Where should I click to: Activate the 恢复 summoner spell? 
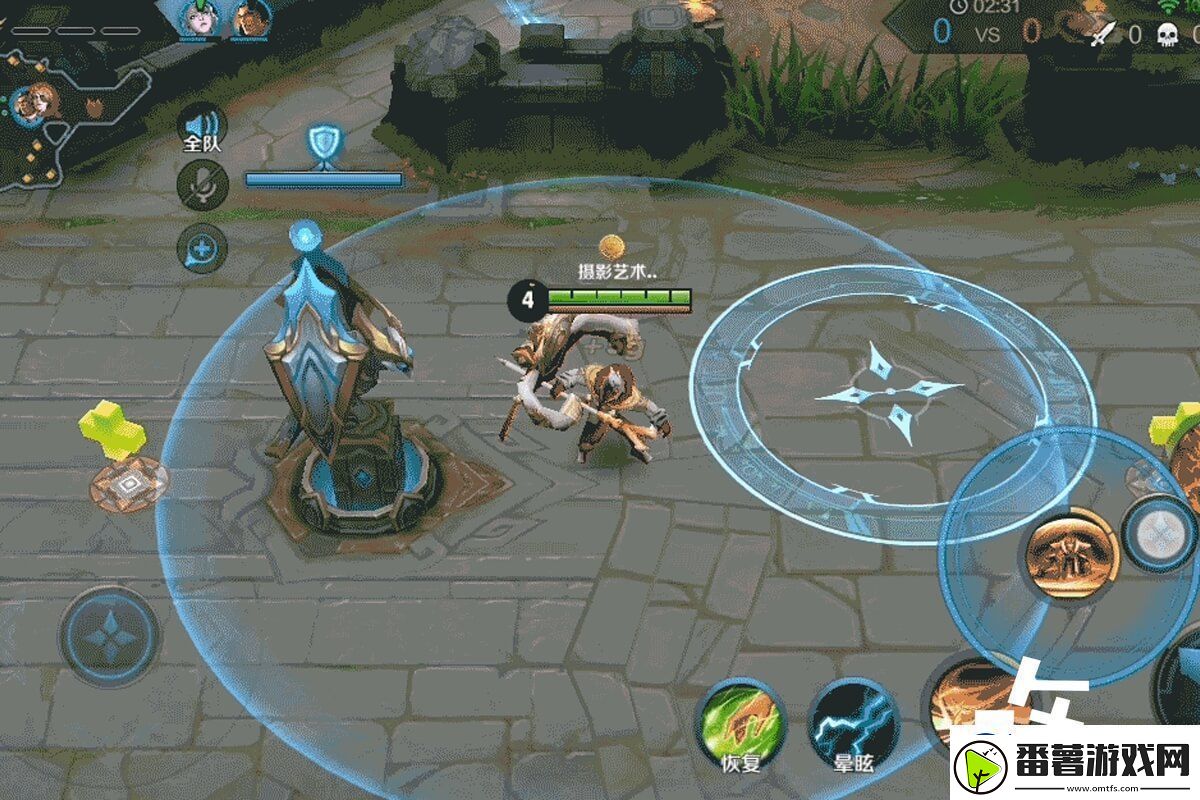point(741,721)
